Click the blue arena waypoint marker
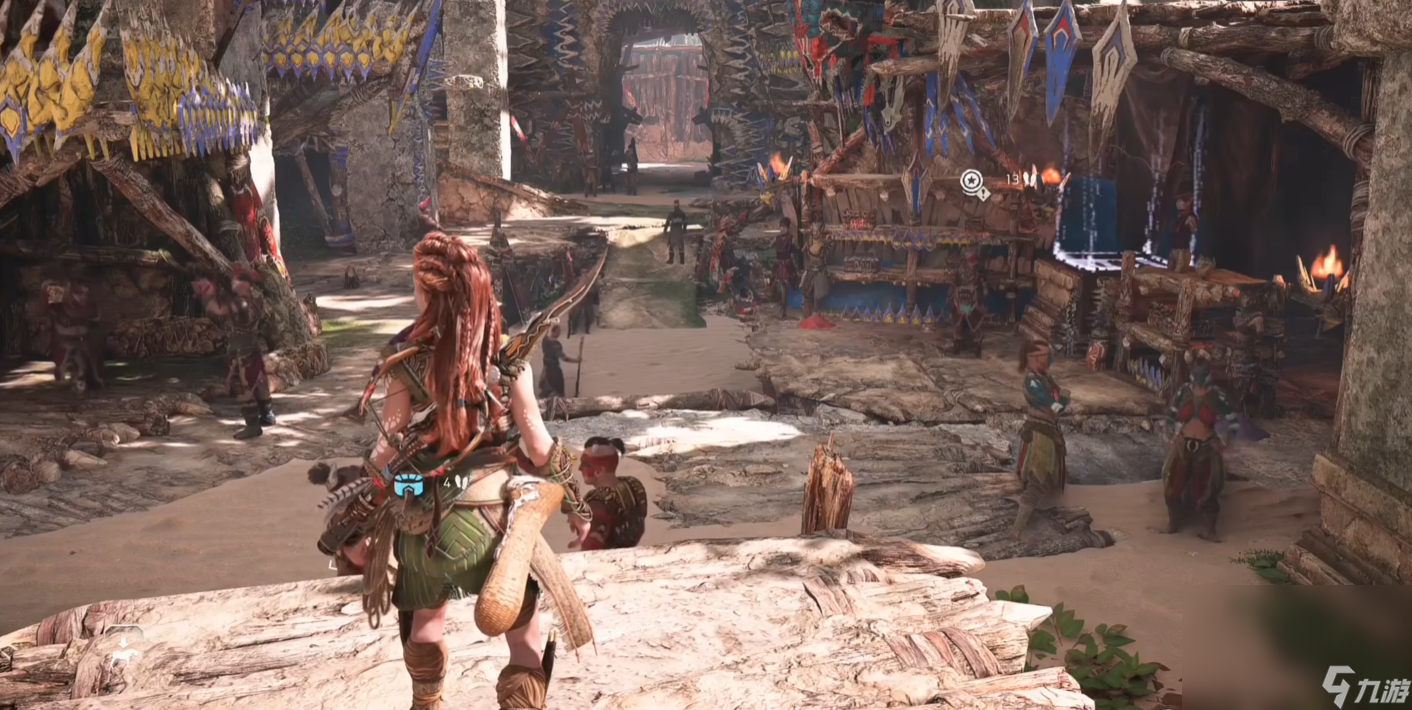This screenshot has height=710, width=1412. tap(408, 486)
